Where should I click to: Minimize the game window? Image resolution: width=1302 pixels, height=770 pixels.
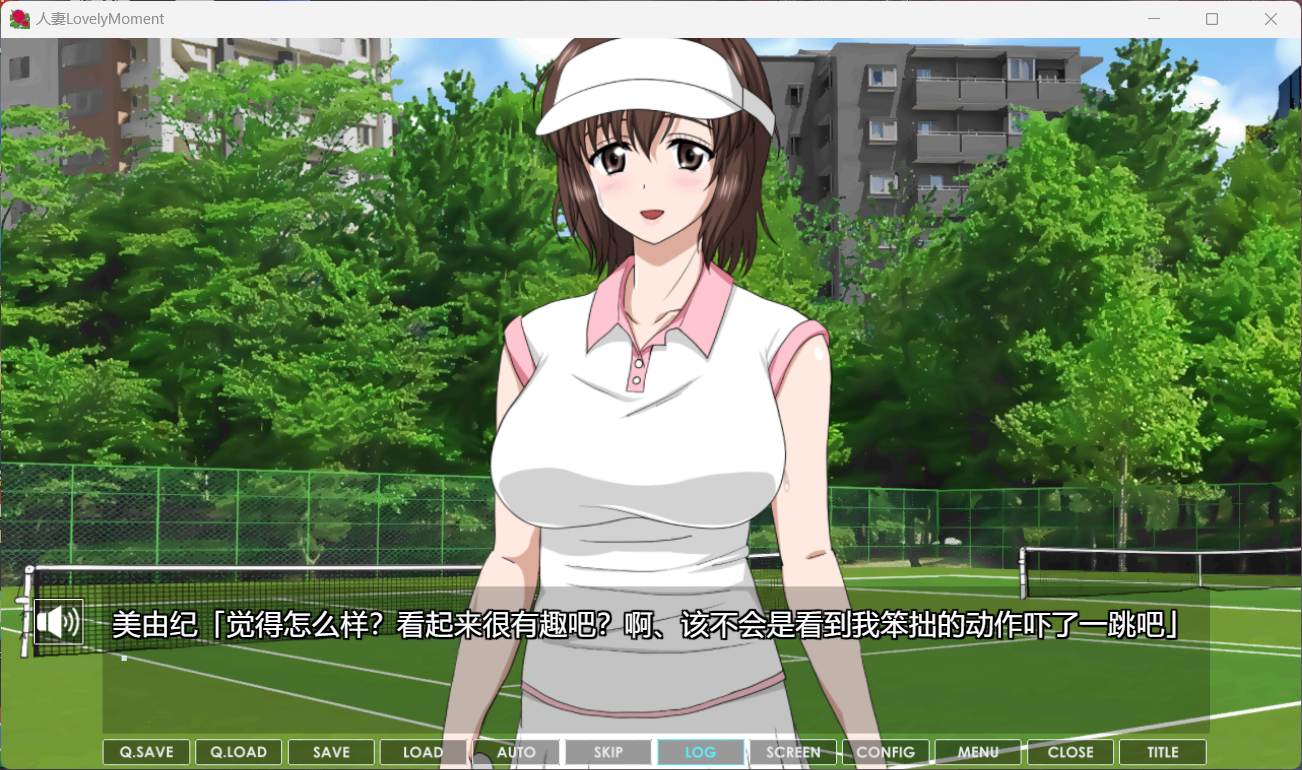click(1152, 18)
